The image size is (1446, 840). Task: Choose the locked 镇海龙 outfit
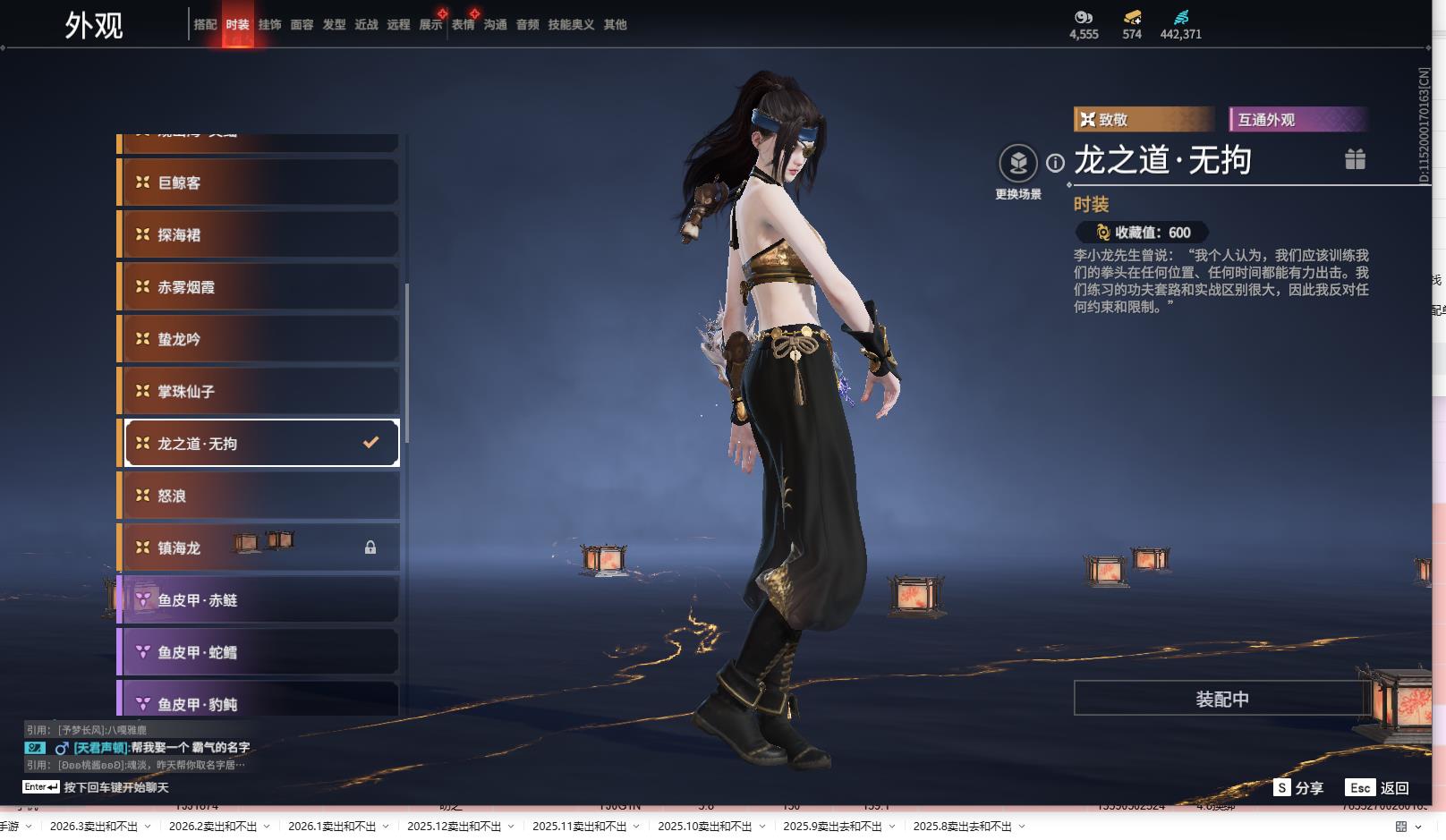pos(259,547)
